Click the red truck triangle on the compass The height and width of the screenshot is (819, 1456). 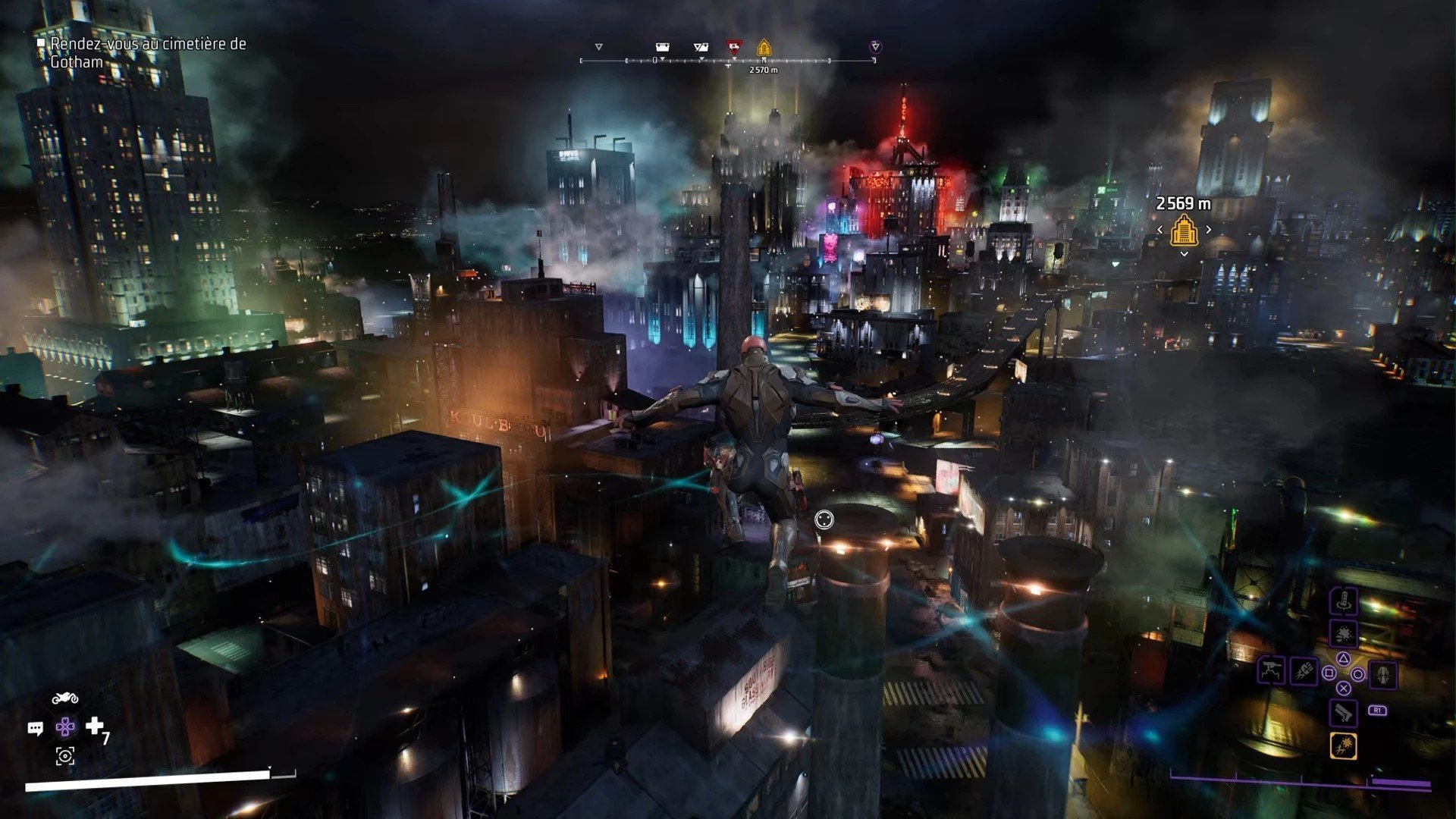pyautogui.click(x=733, y=48)
